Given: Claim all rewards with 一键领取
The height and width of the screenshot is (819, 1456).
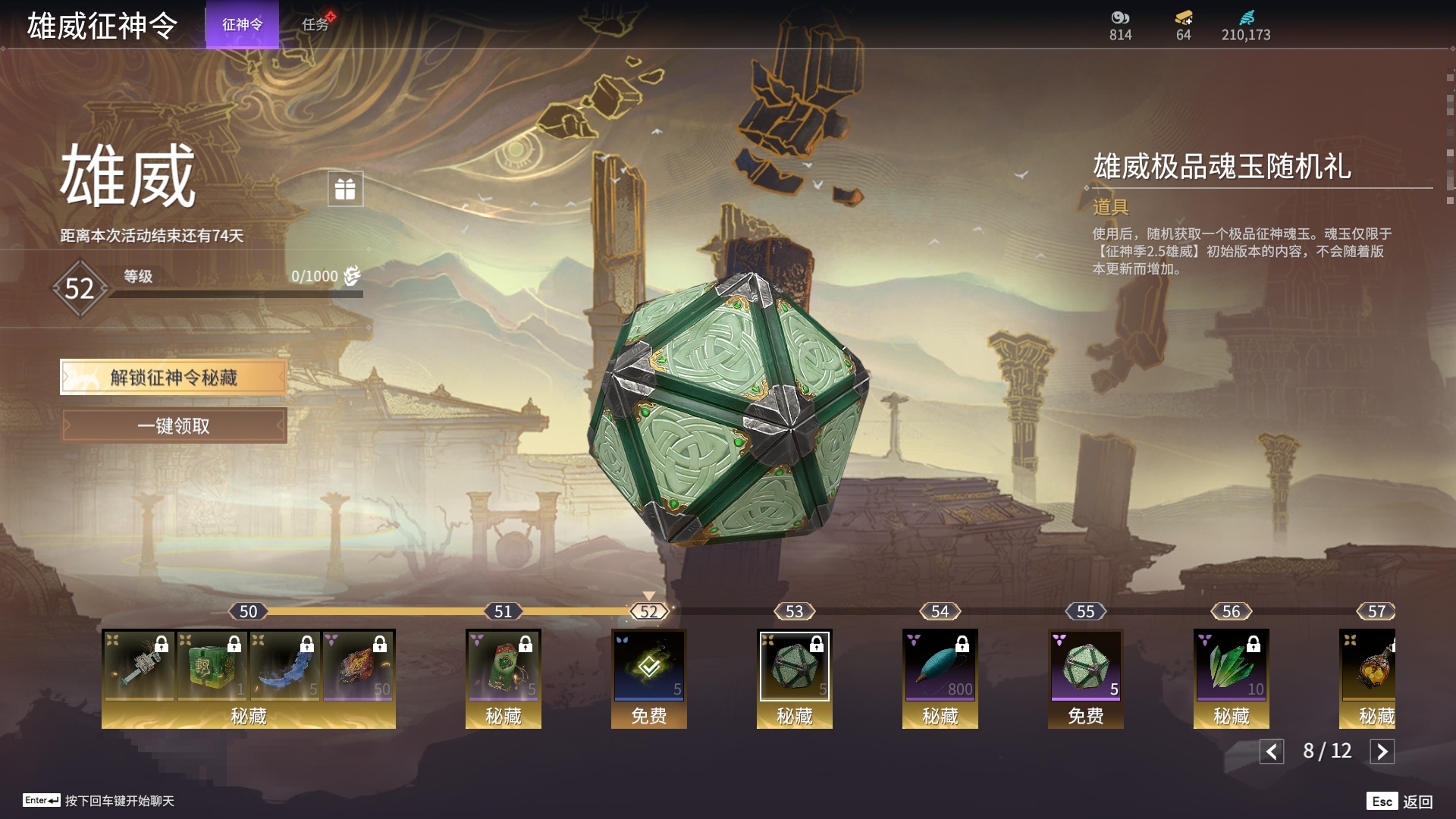Looking at the screenshot, I should (x=174, y=425).
